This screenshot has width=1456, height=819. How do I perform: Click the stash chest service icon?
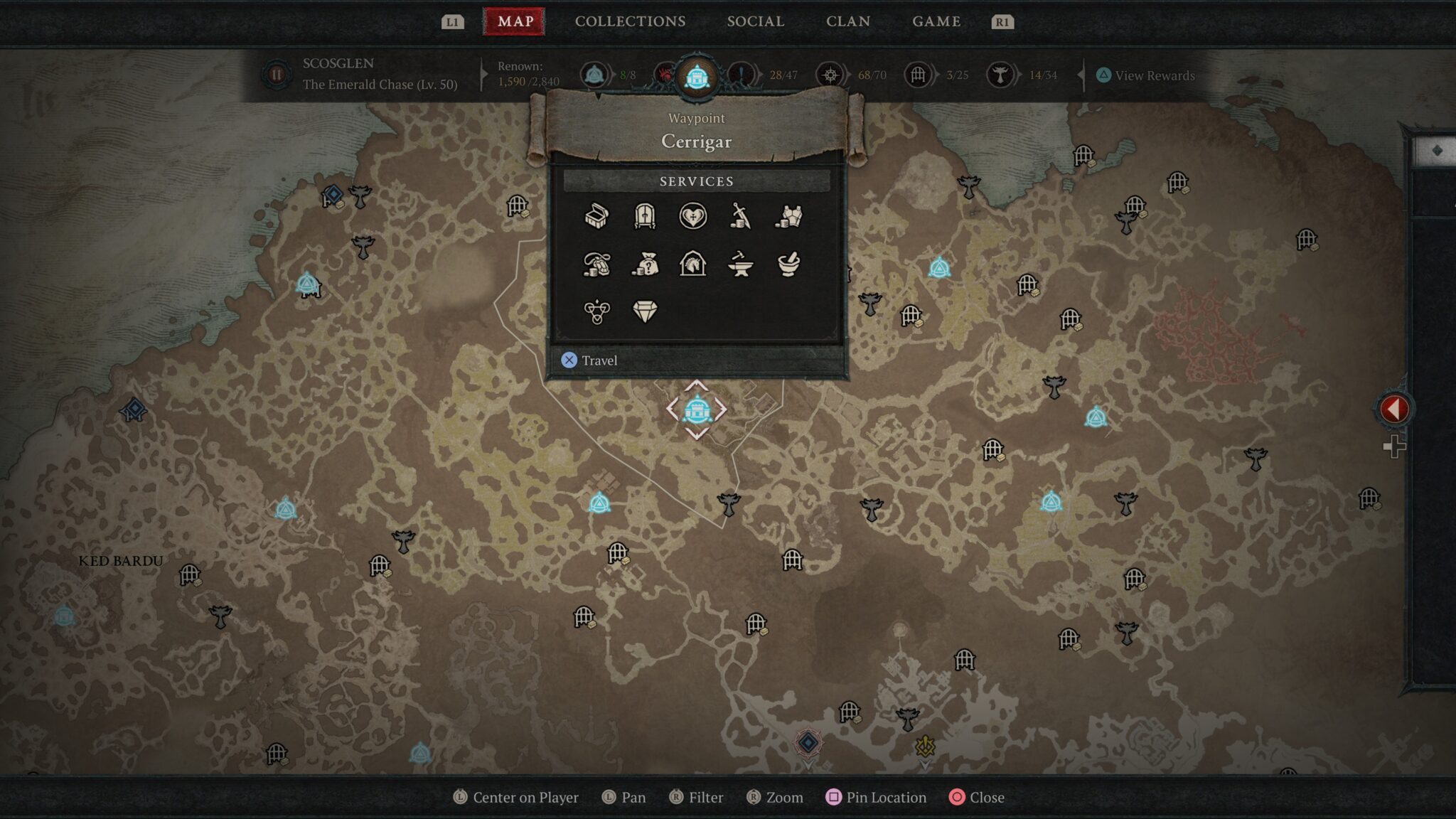(596, 216)
